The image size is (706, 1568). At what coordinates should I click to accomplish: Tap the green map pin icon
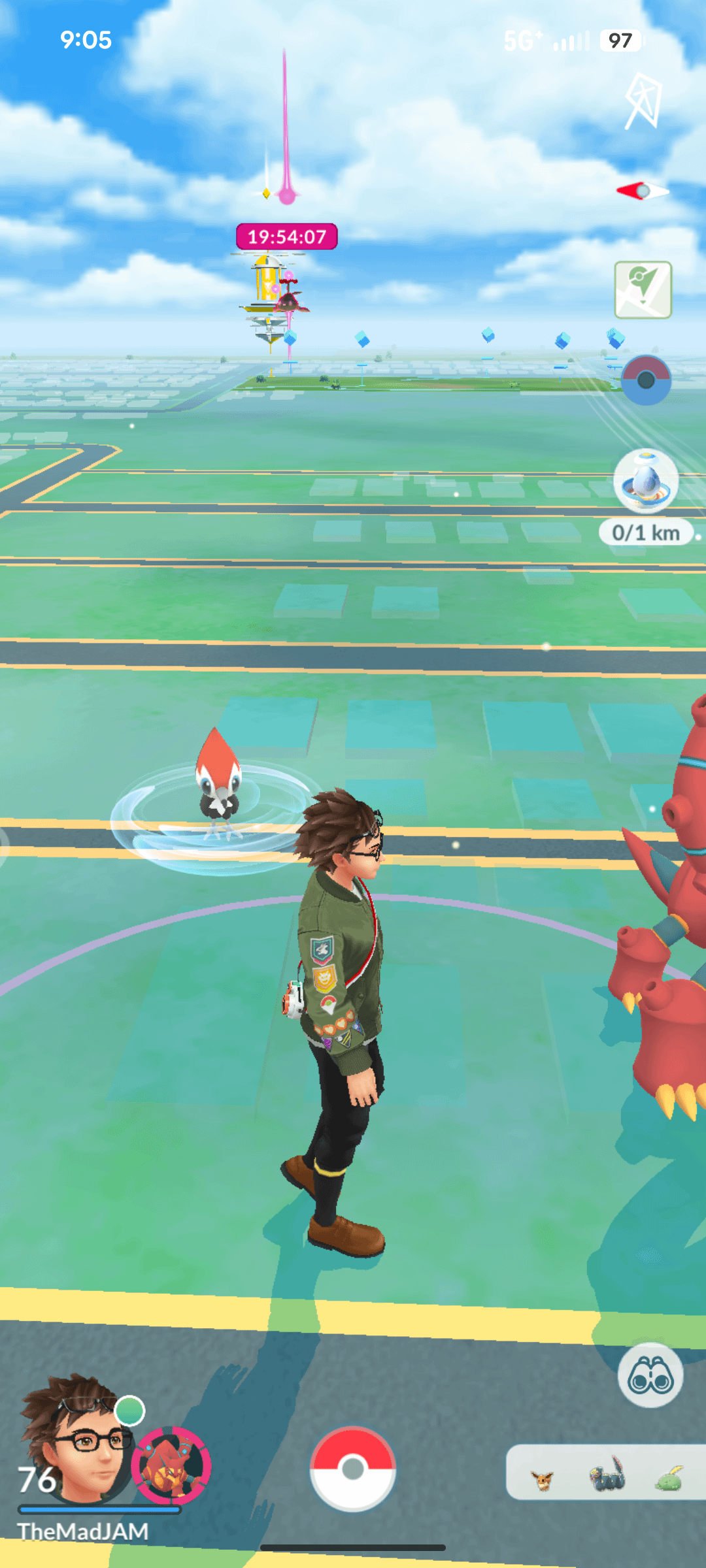point(643,289)
